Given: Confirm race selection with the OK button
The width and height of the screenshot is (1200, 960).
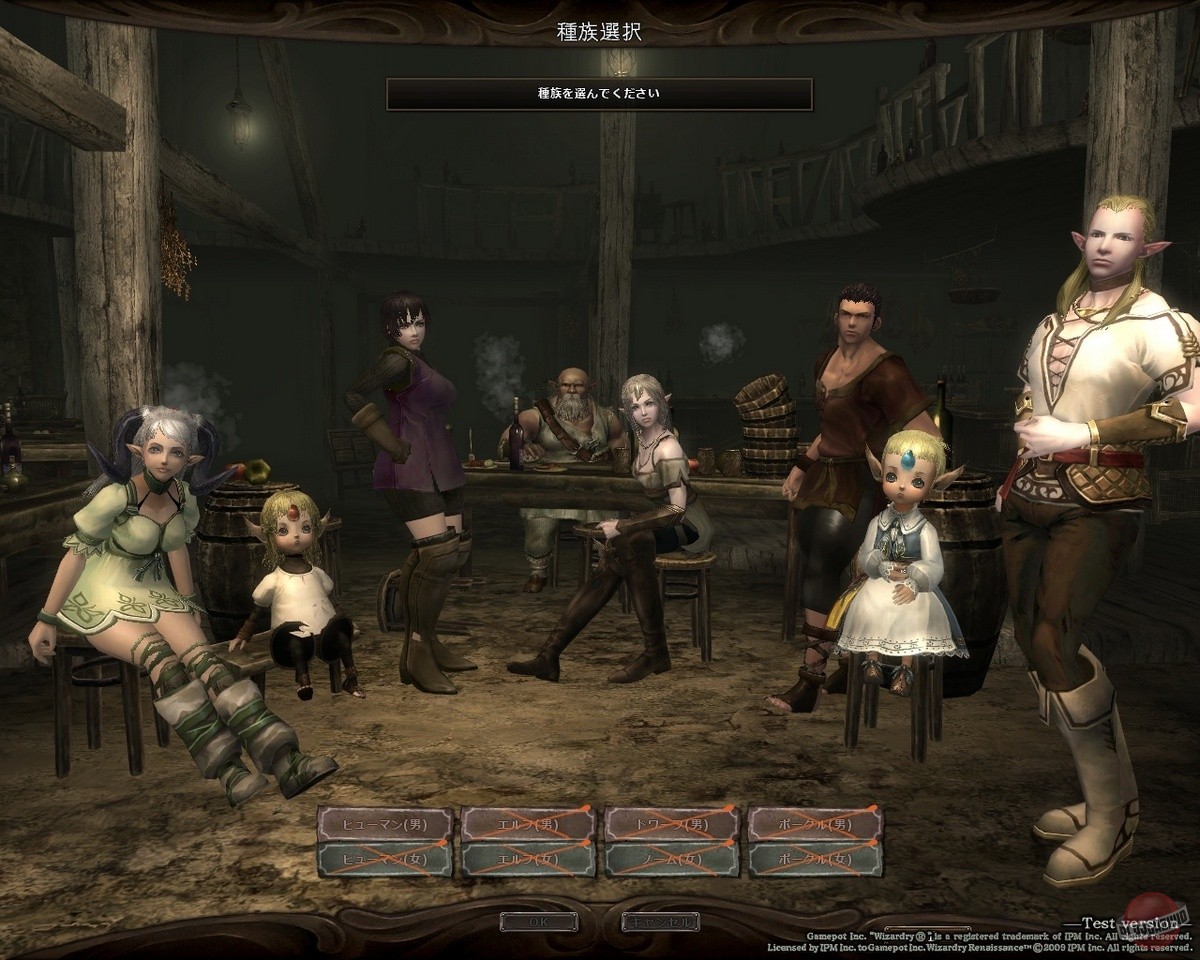Looking at the screenshot, I should pos(539,921).
